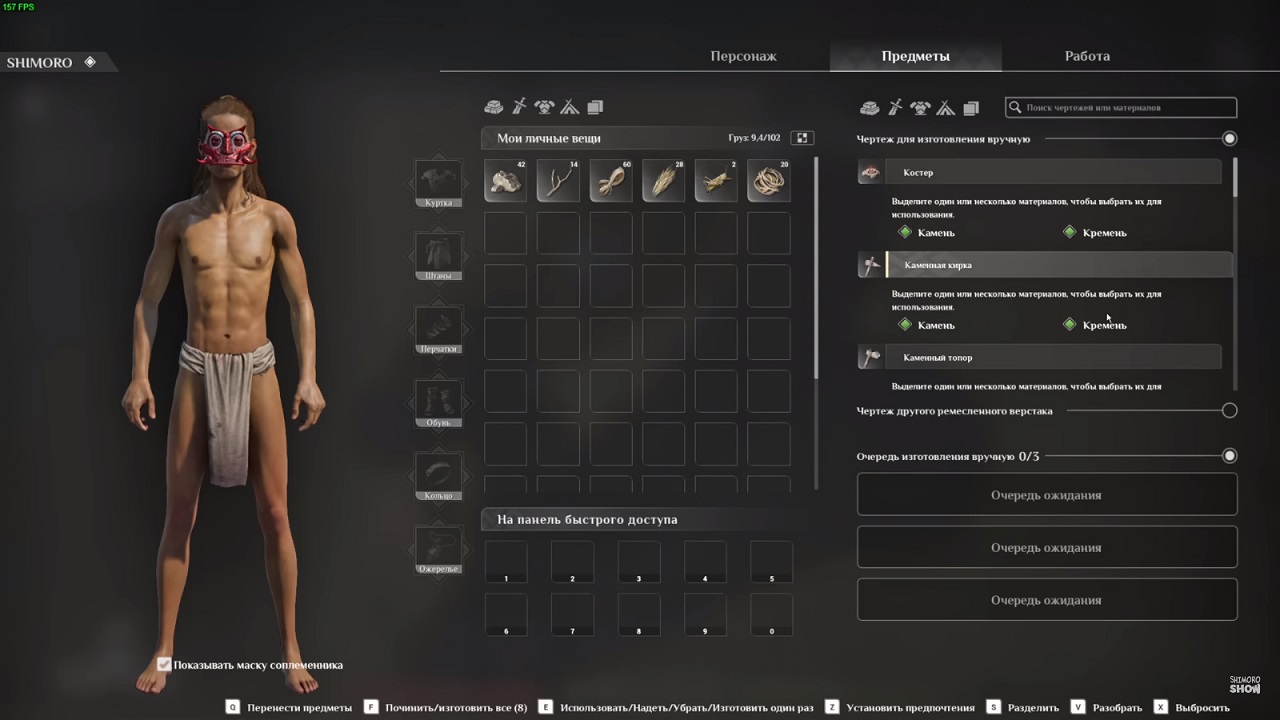
Task: Choose the Костер blueprint
Action: (x=1040, y=172)
